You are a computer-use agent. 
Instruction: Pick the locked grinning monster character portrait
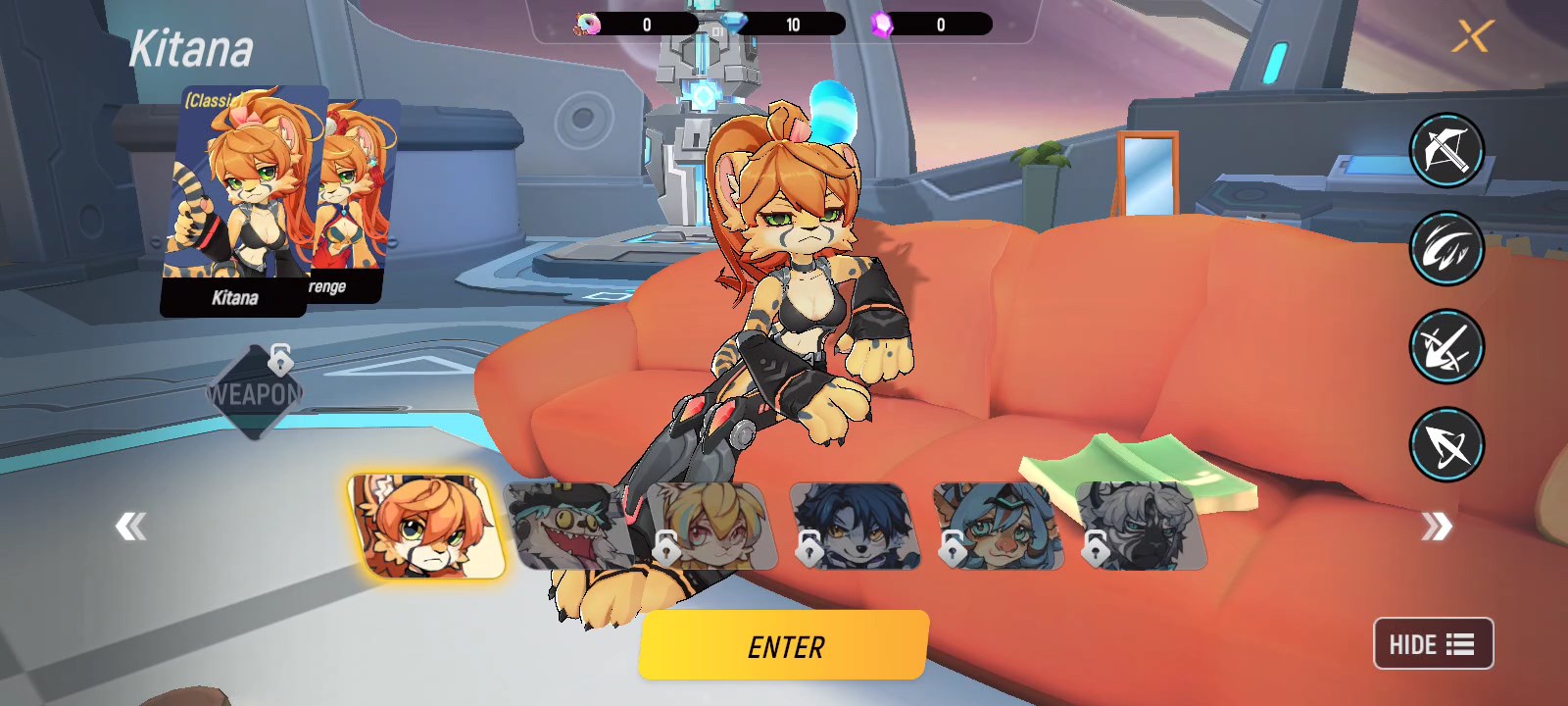568,527
